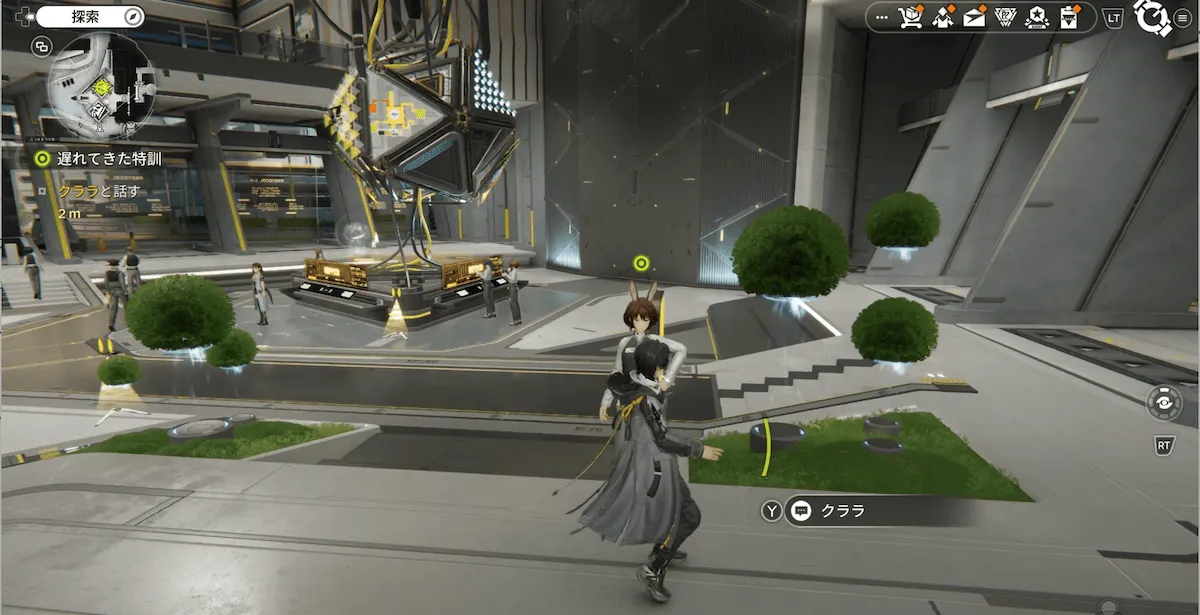Open the shopping cart store icon

(910, 17)
